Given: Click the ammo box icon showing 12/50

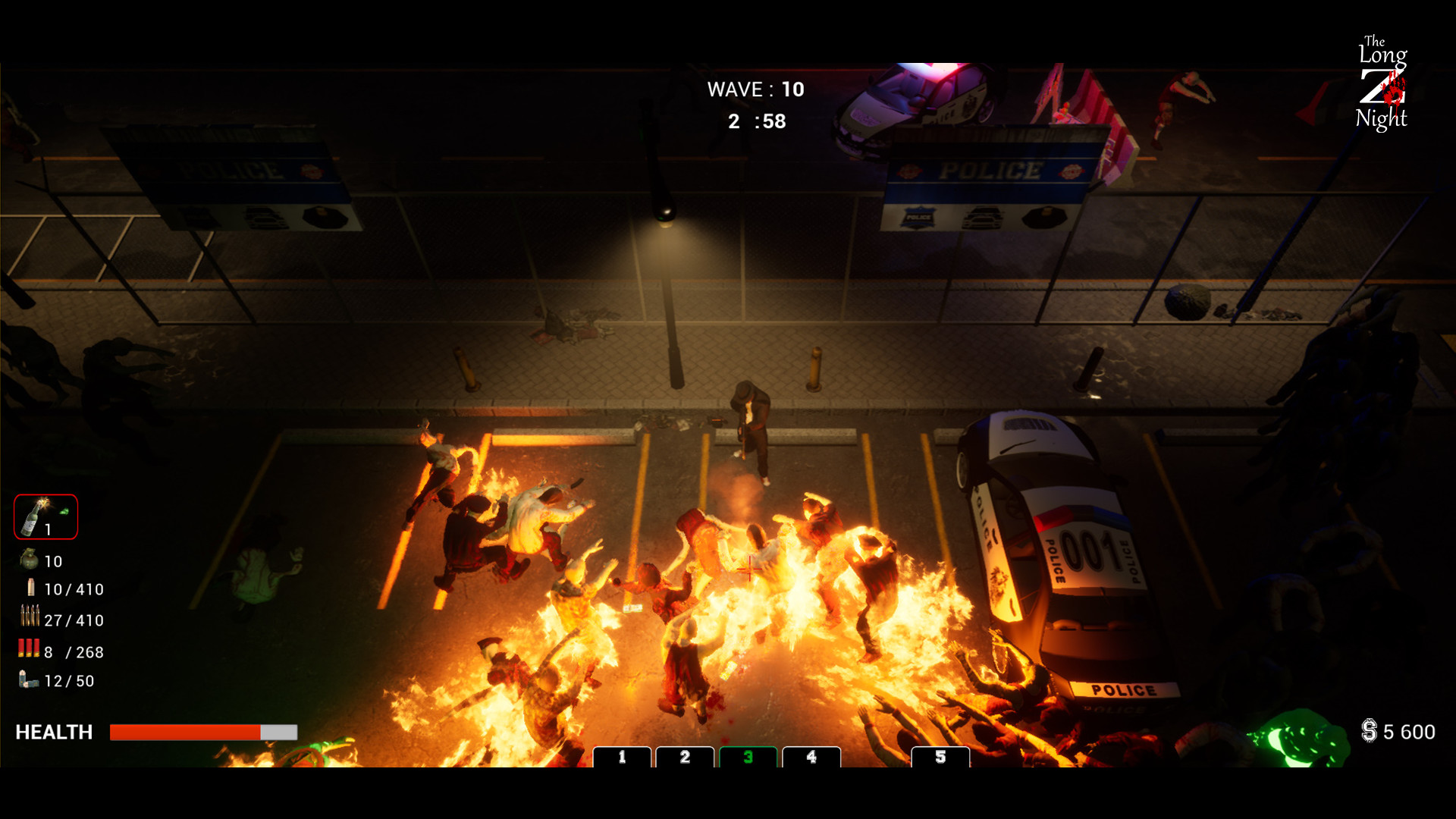Looking at the screenshot, I should (27, 680).
